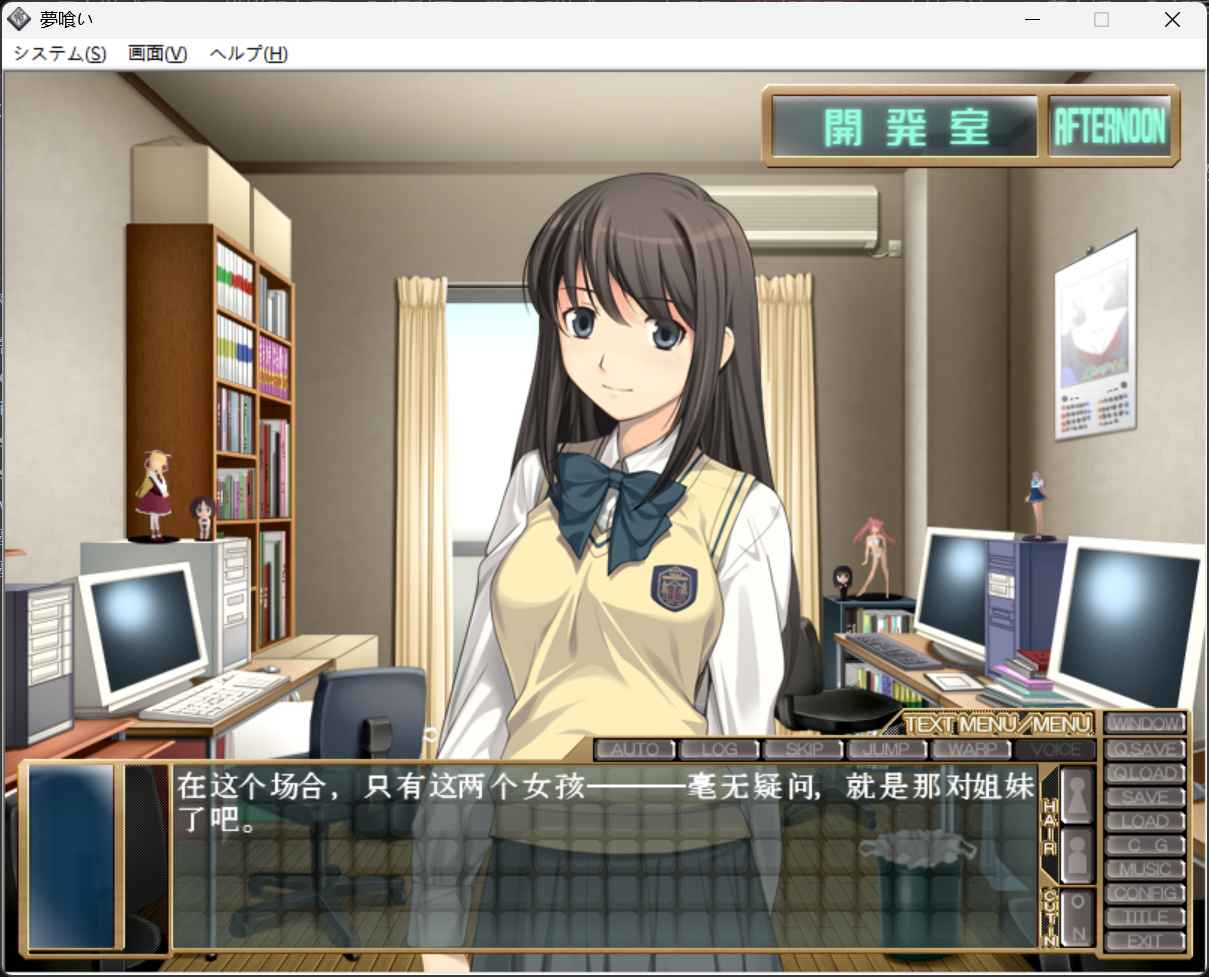Choose the EXIT button
The width and height of the screenshot is (1209, 977).
[x=1145, y=941]
